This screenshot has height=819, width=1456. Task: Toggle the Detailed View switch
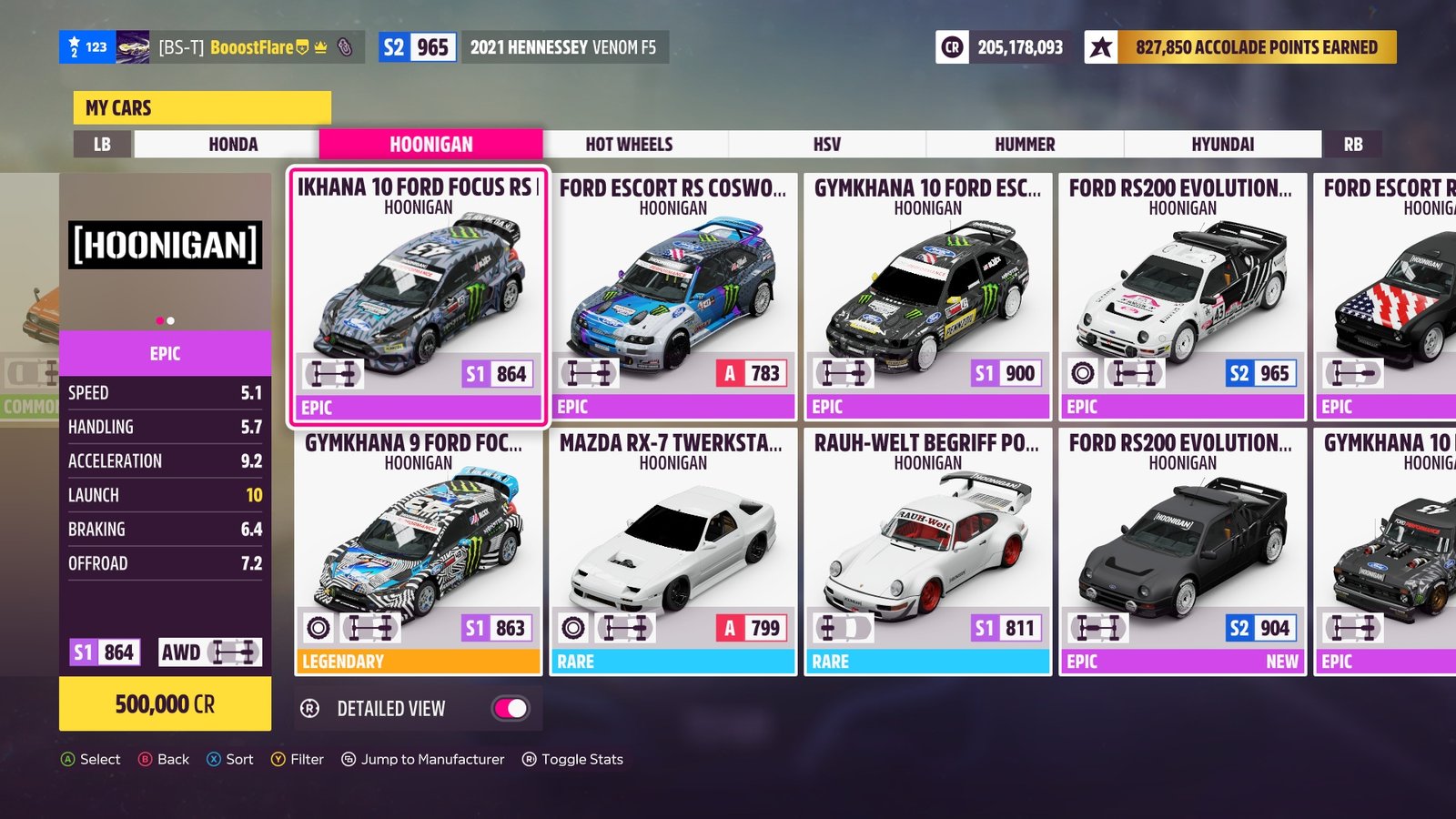pos(511,708)
